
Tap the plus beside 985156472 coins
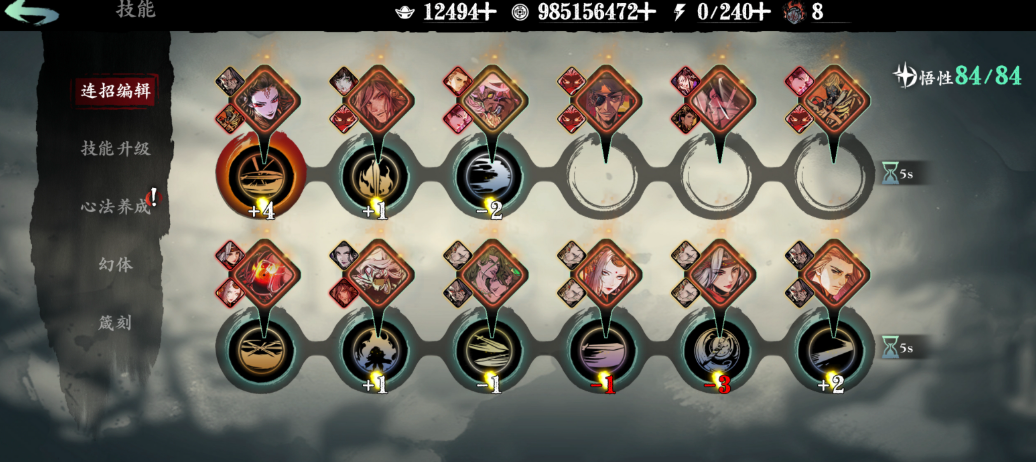point(646,12)
